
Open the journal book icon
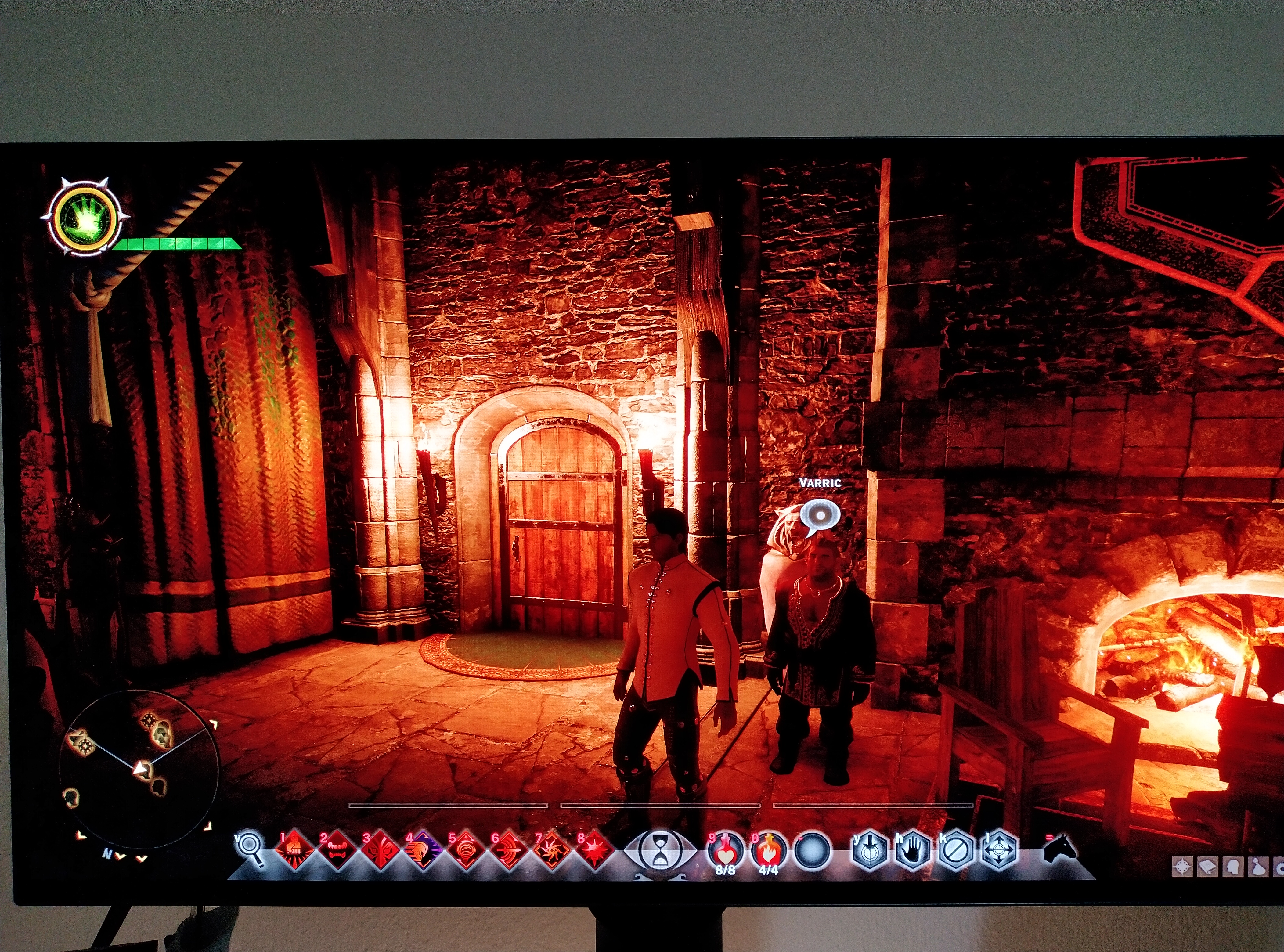point(1208,867)
